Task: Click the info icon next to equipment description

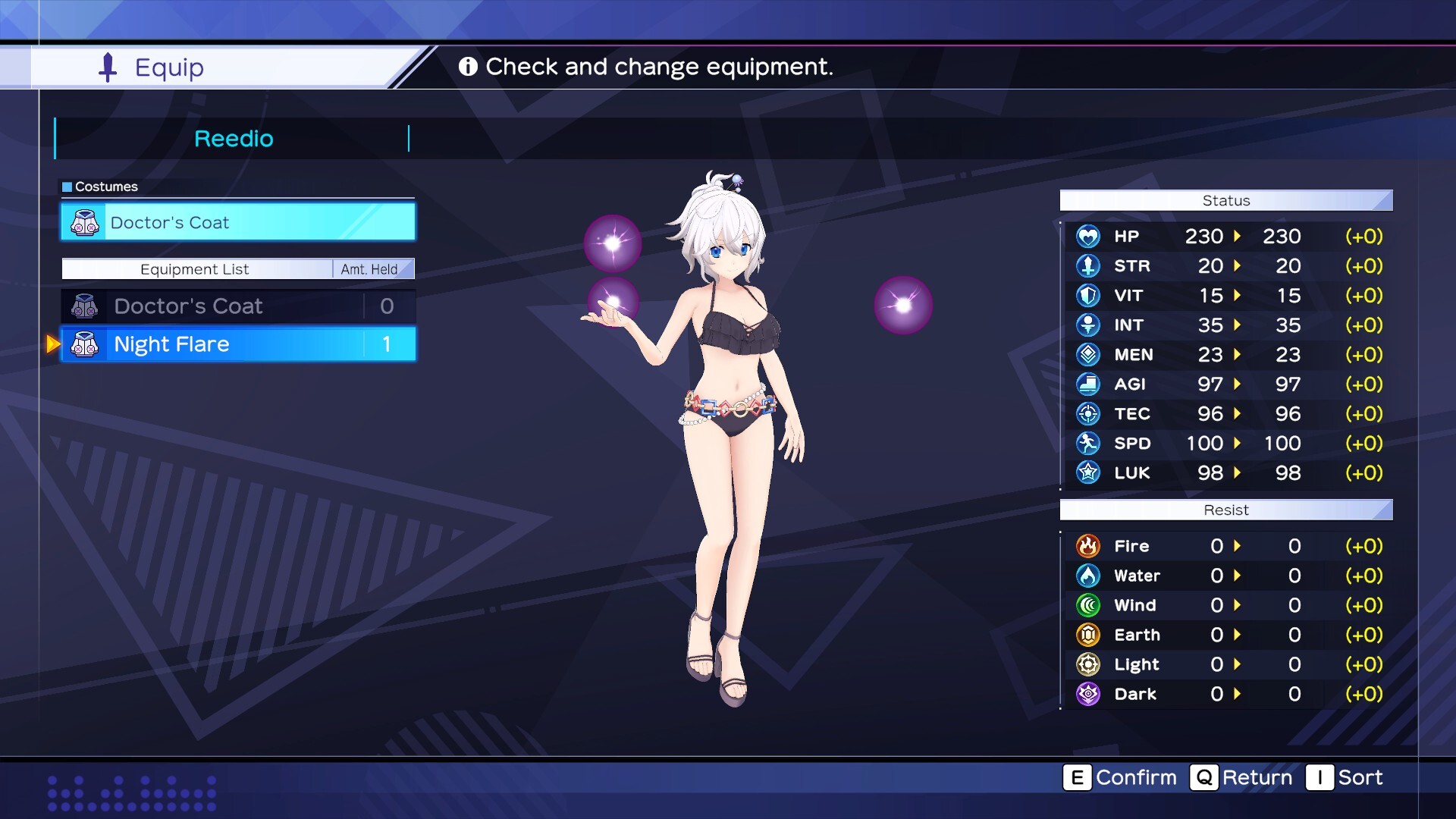Action: (x=469, y=67)
